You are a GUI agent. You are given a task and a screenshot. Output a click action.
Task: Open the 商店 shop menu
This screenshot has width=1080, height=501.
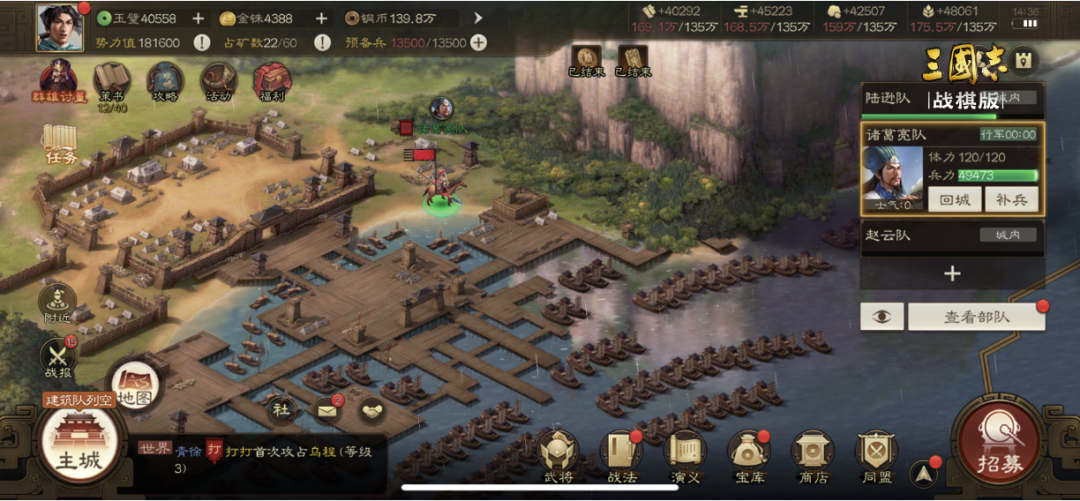tap(812, 457)
